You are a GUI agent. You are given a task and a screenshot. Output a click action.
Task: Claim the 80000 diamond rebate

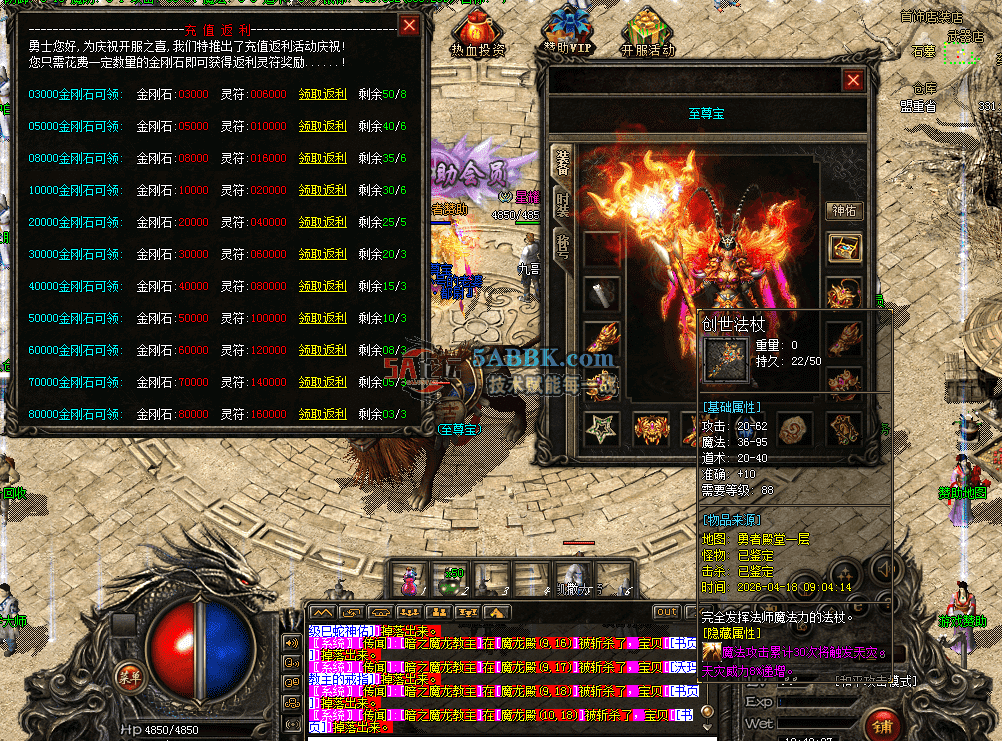323,415
